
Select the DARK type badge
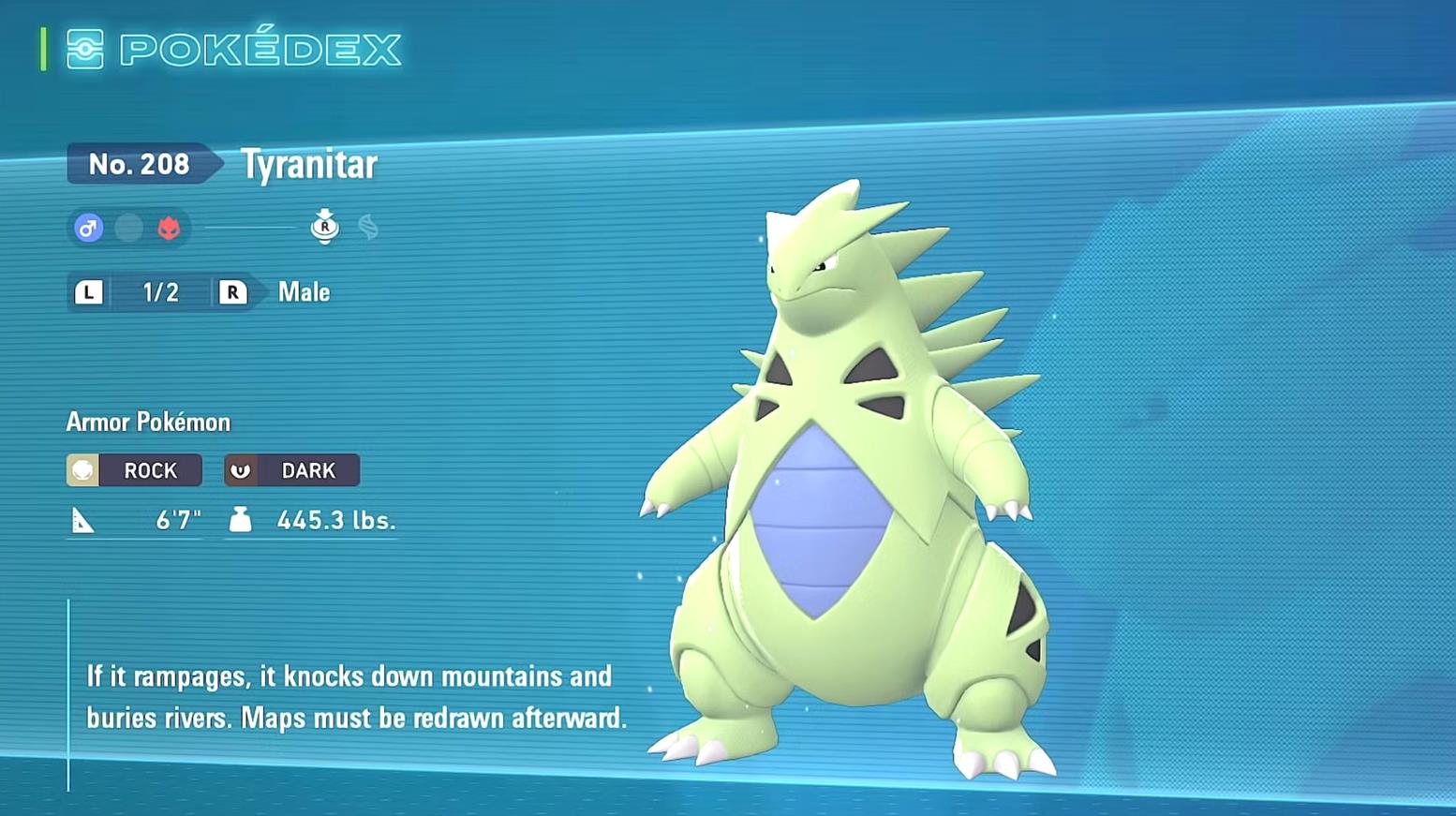coord(291,470)
